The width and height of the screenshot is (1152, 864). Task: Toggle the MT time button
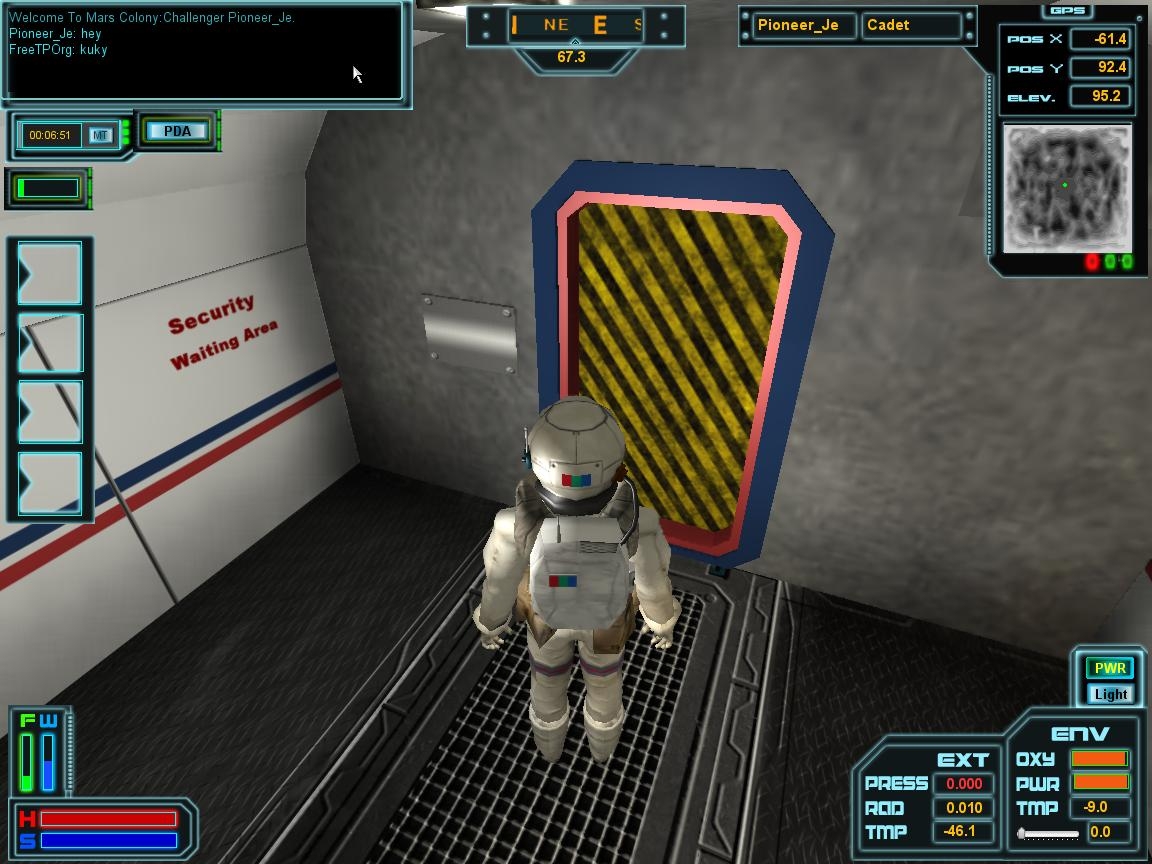pyautogui.click(x=100, y=135)
